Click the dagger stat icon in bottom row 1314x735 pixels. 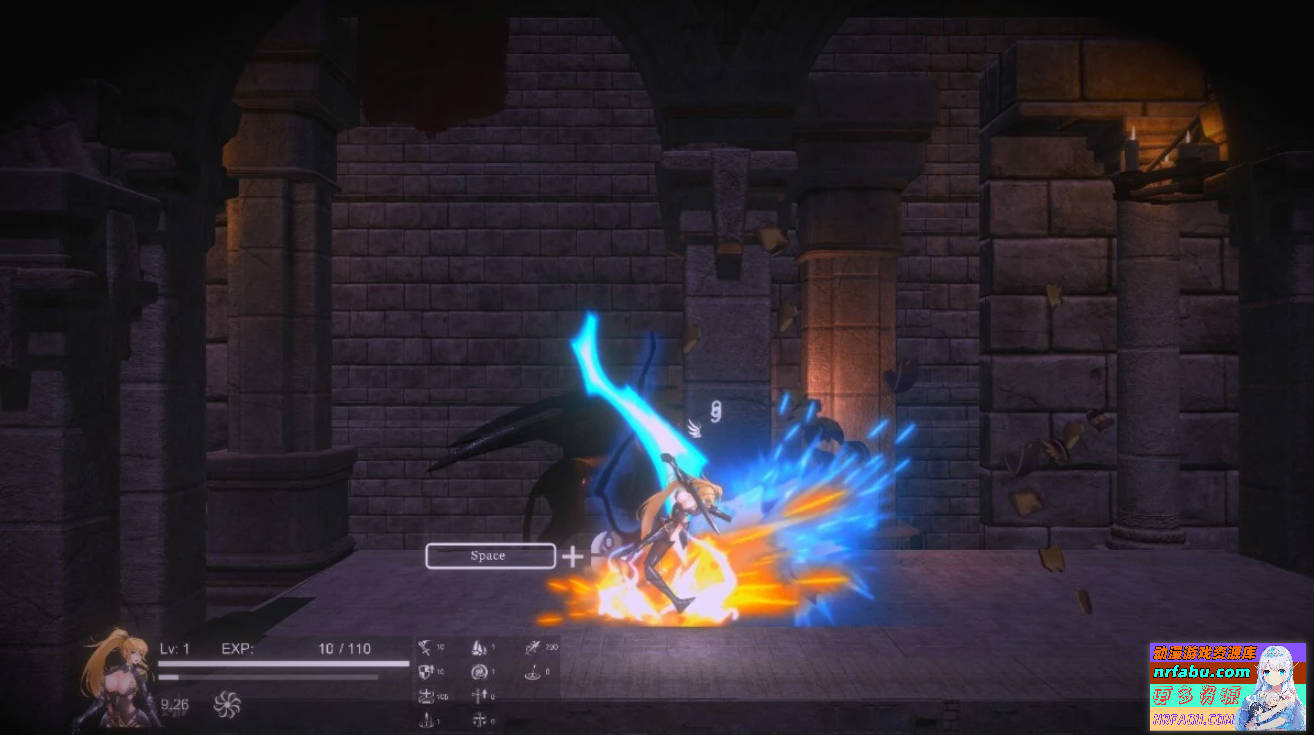click(427, 718)
